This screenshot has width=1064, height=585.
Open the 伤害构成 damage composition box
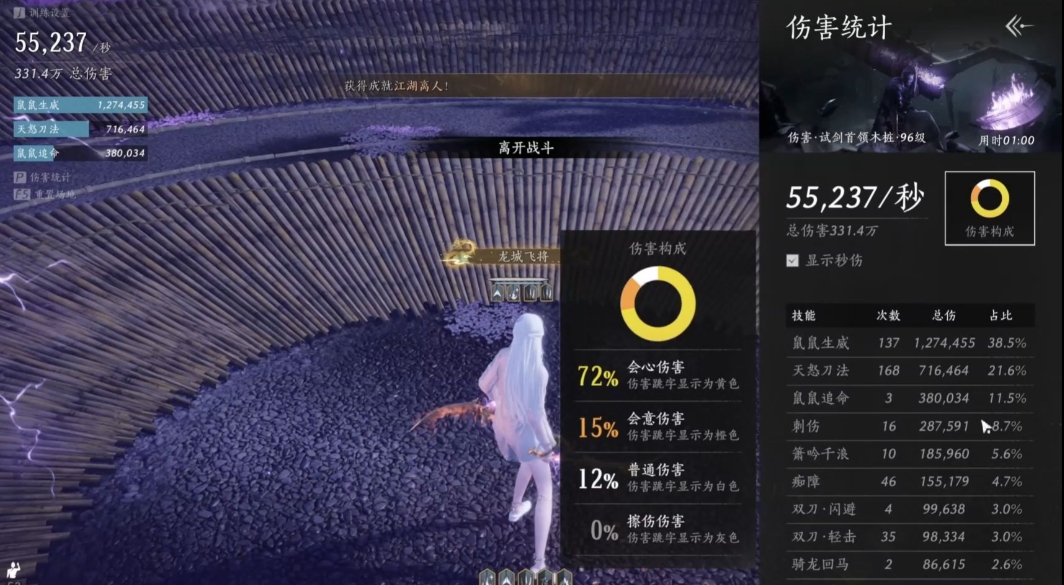(989, 207)
